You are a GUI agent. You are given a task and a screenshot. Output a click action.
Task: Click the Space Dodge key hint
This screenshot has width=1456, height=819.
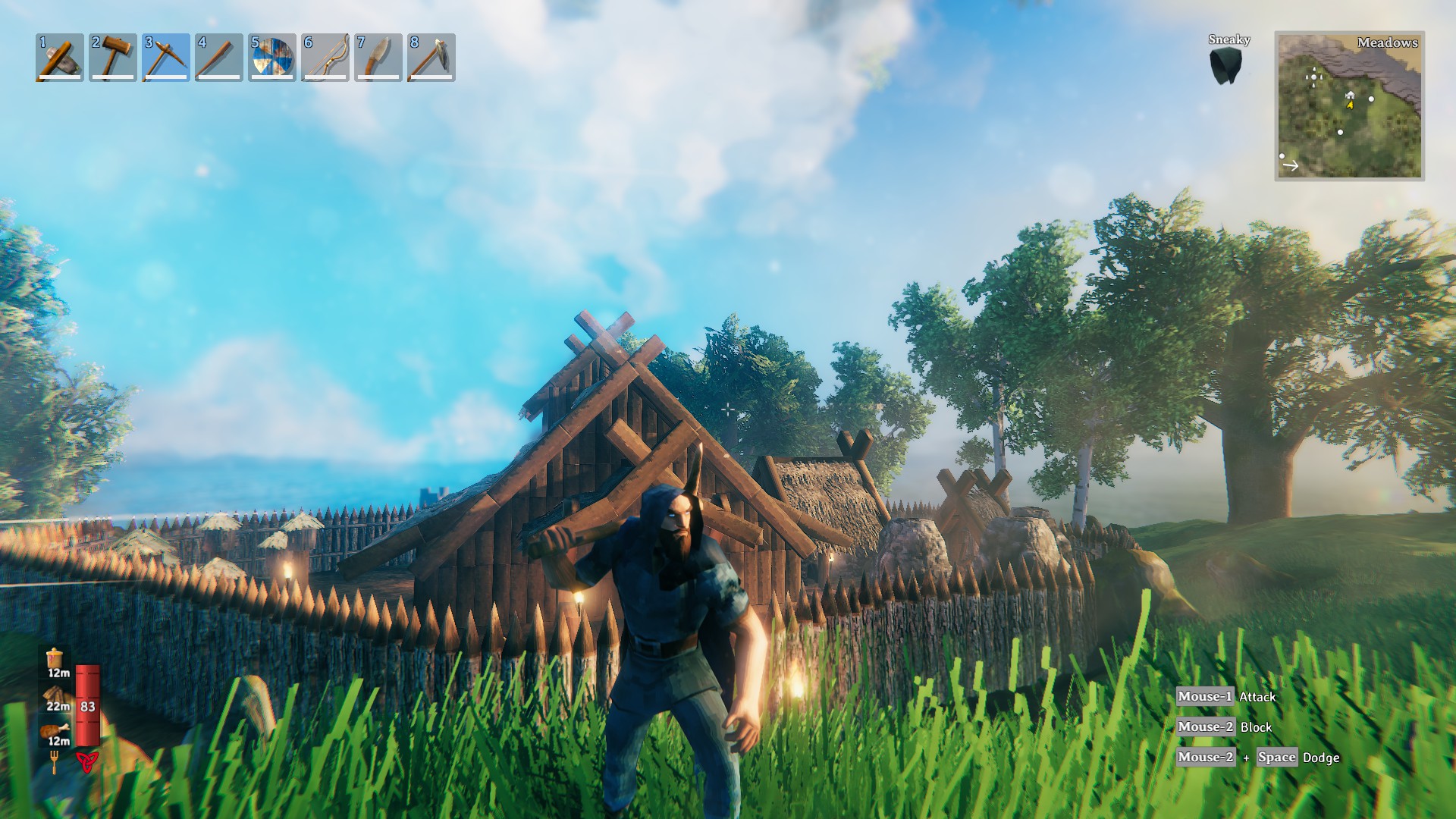[1276, 758]
